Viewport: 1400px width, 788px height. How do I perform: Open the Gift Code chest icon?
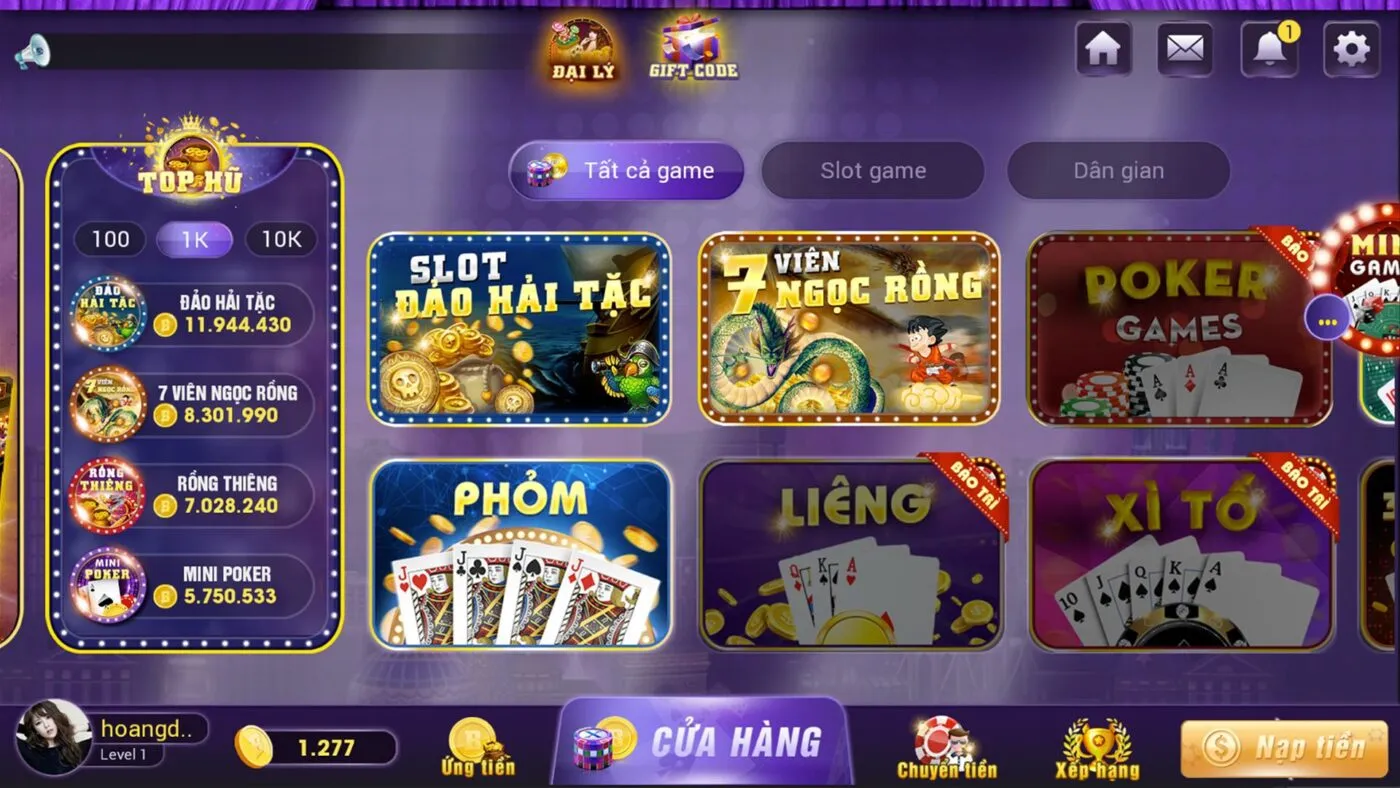[694, 45]
